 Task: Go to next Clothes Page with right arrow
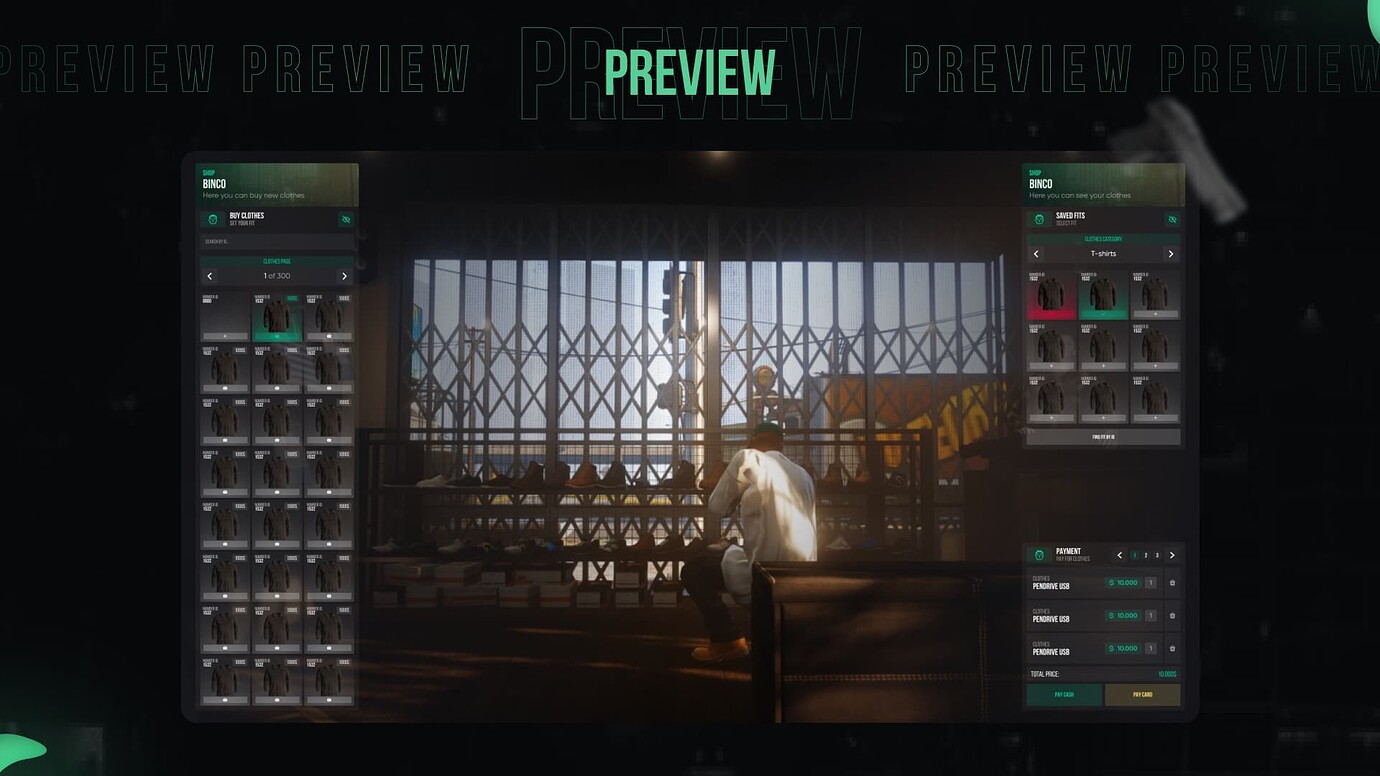coord(344,276)
